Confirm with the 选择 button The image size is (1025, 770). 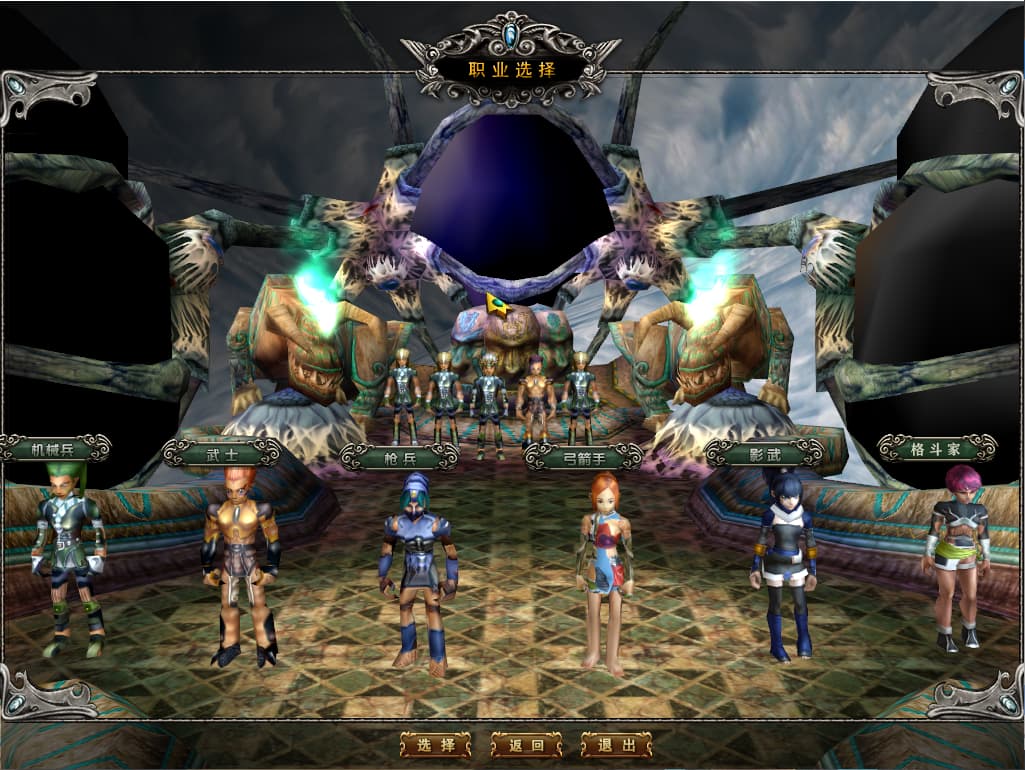coord(435,745)
